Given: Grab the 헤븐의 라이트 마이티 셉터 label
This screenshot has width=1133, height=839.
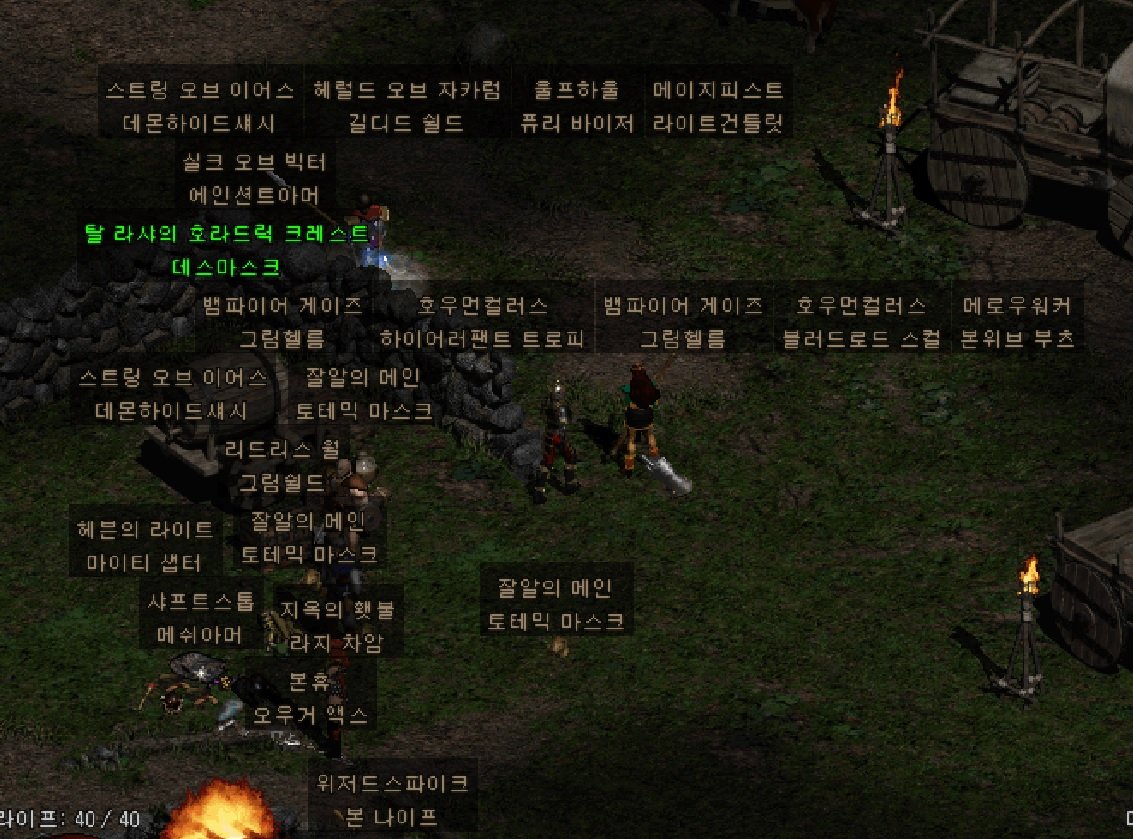Looking at the screenshot, I should point(145,545).
